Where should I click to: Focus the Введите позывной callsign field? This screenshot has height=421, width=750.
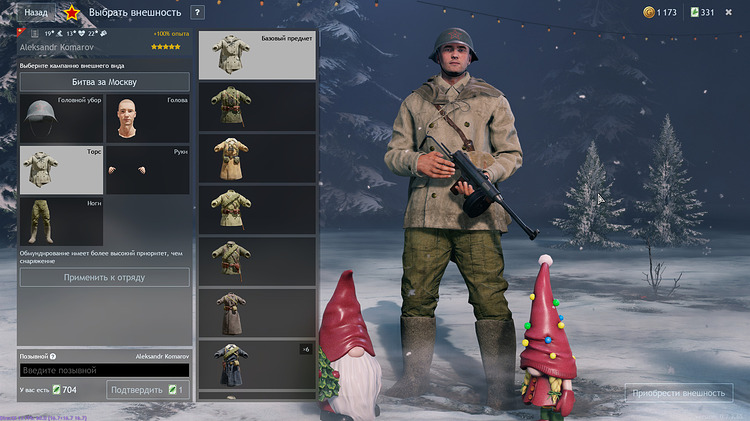coord(104,370)
